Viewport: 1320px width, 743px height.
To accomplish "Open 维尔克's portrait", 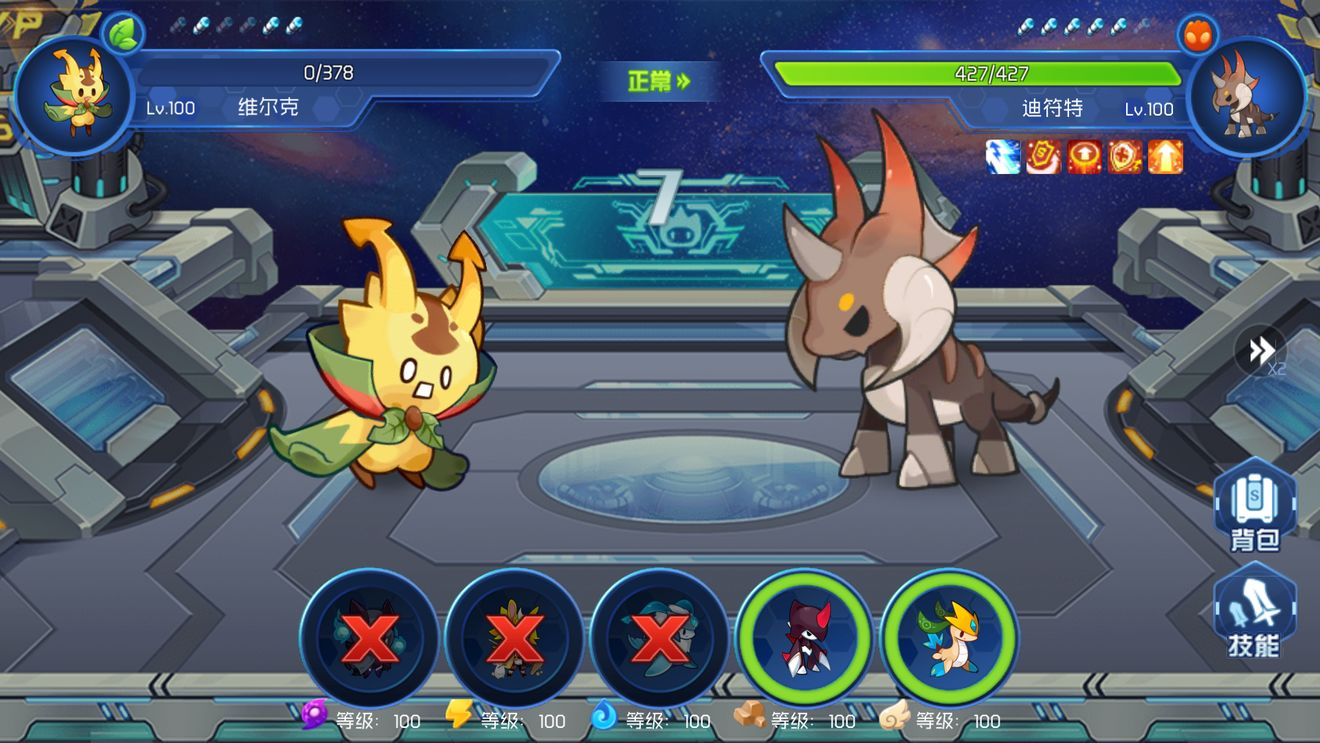I will 74,95.
